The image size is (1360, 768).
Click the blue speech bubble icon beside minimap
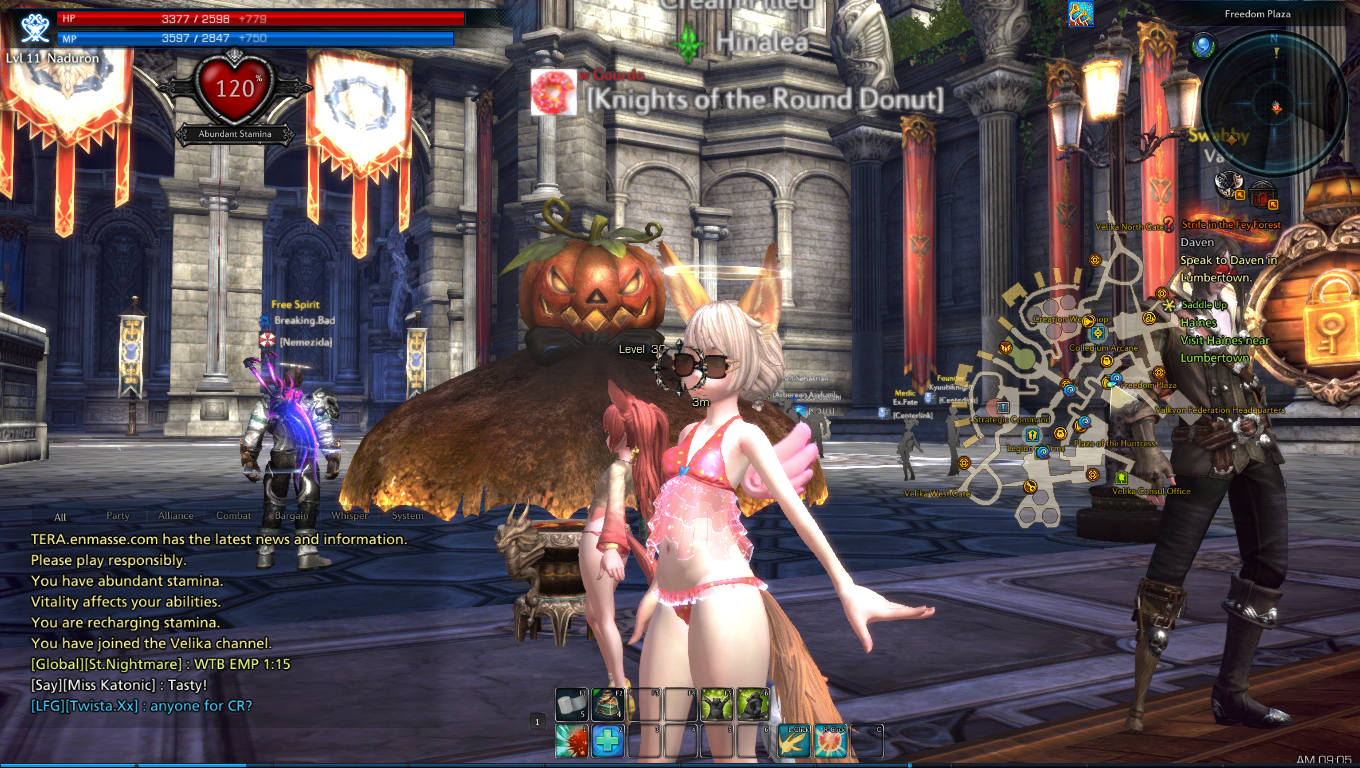(x=1203, y=45)
